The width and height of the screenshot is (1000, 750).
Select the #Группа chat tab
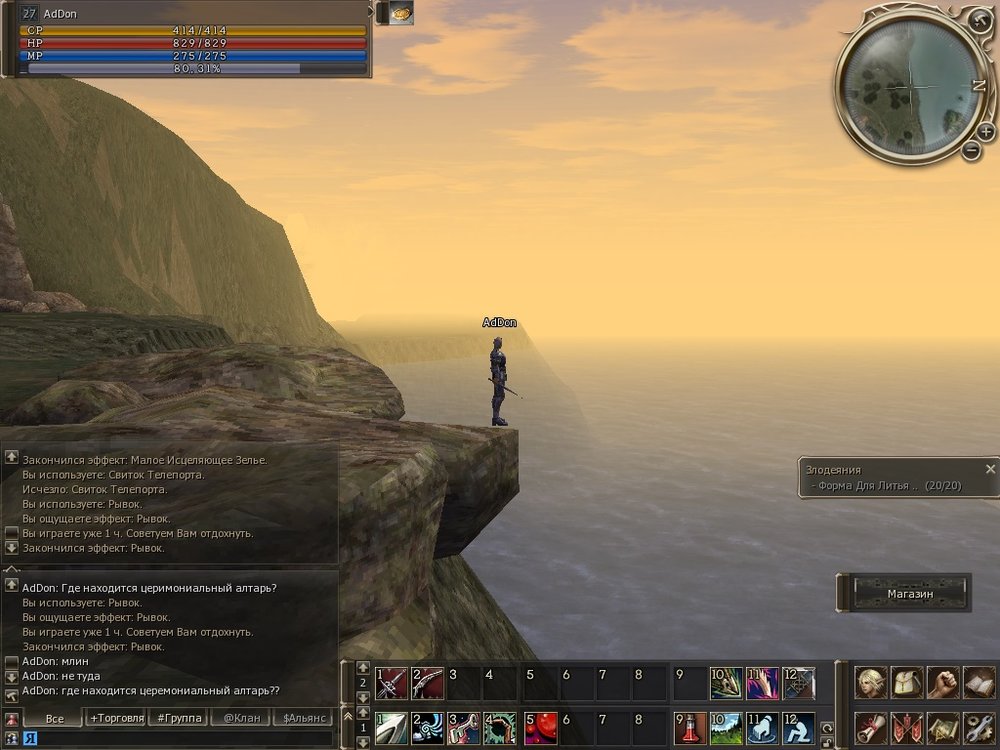click(179, 718)
